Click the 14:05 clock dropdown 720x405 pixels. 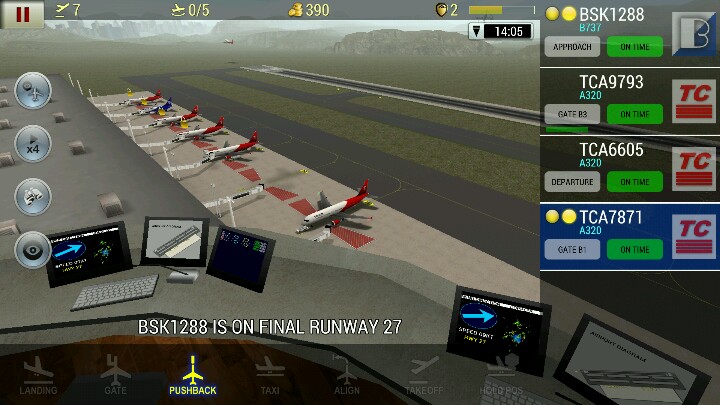[499, 31]
